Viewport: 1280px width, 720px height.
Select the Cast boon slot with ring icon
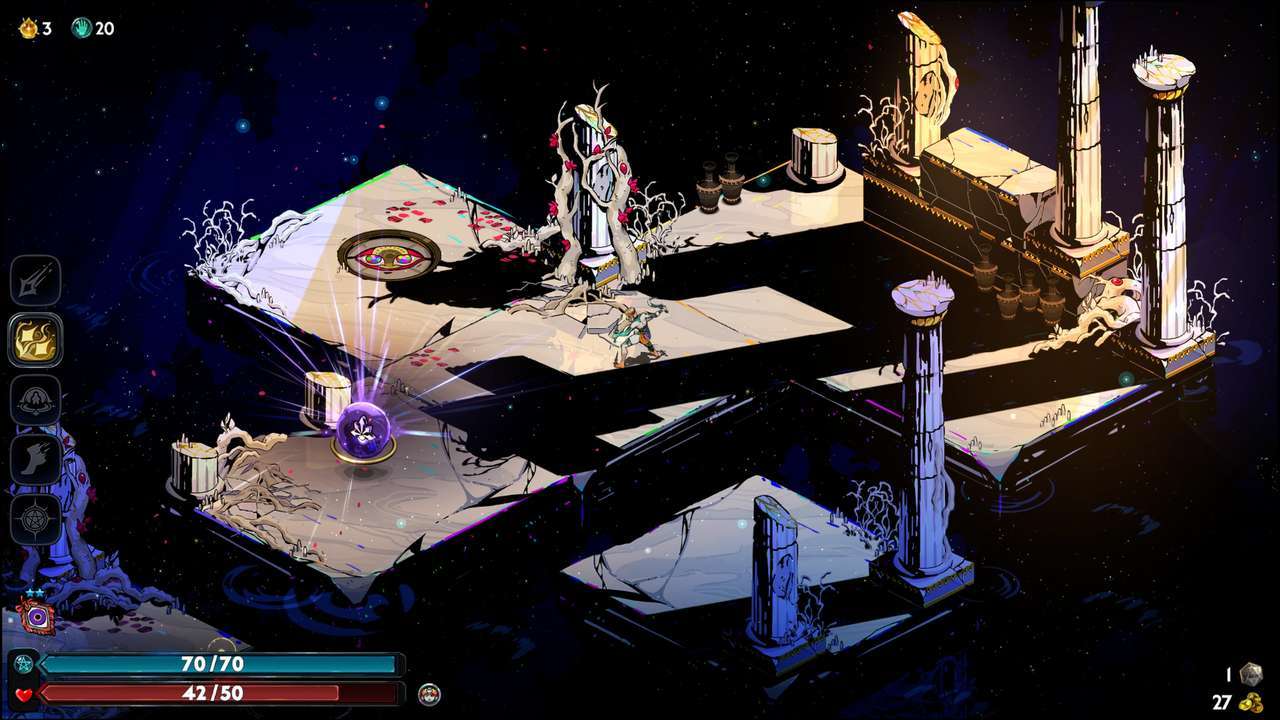click(x=36, y=400)
